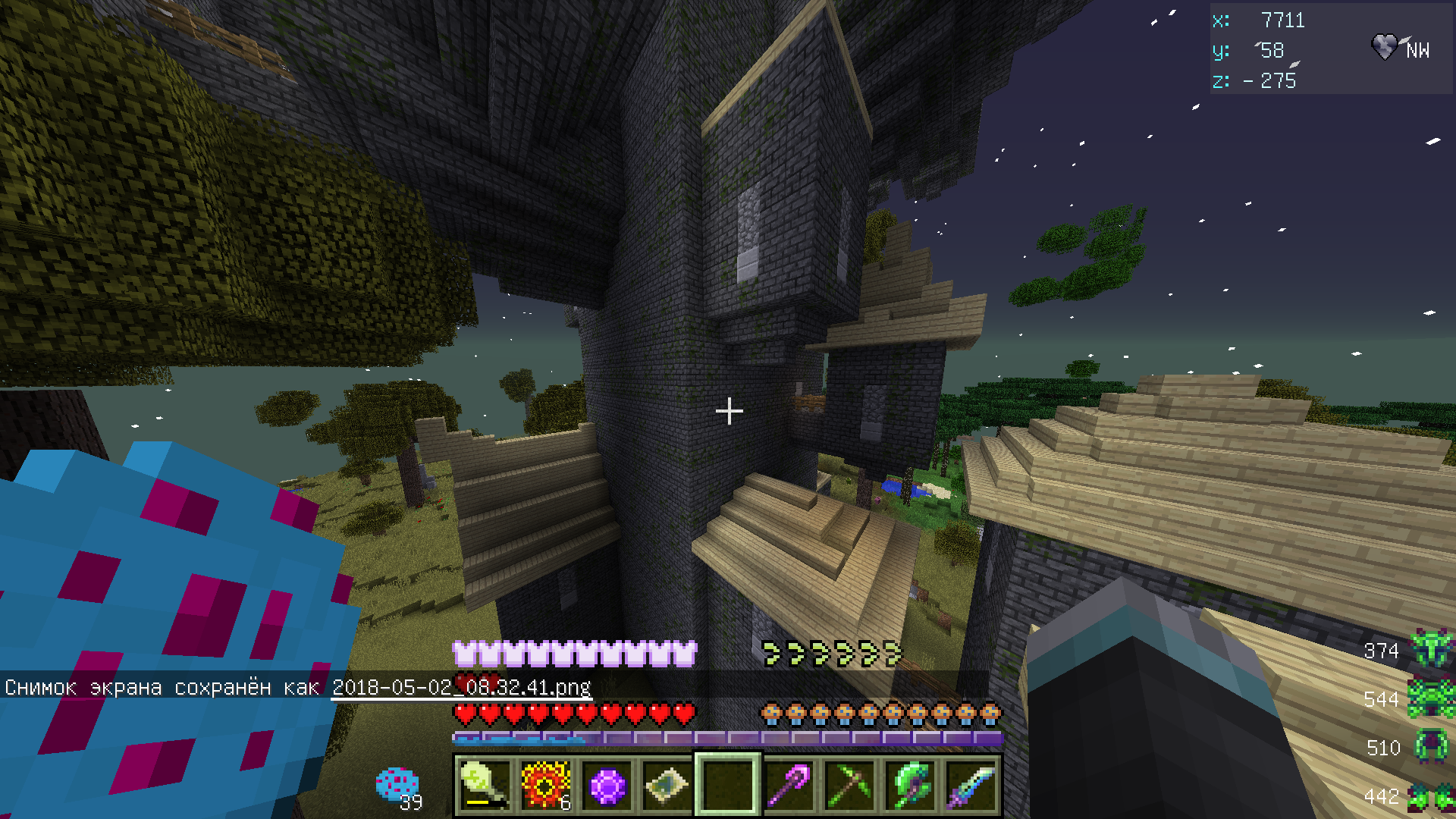Select the enchanted sword in the last hotbar slot

point(969,785)
